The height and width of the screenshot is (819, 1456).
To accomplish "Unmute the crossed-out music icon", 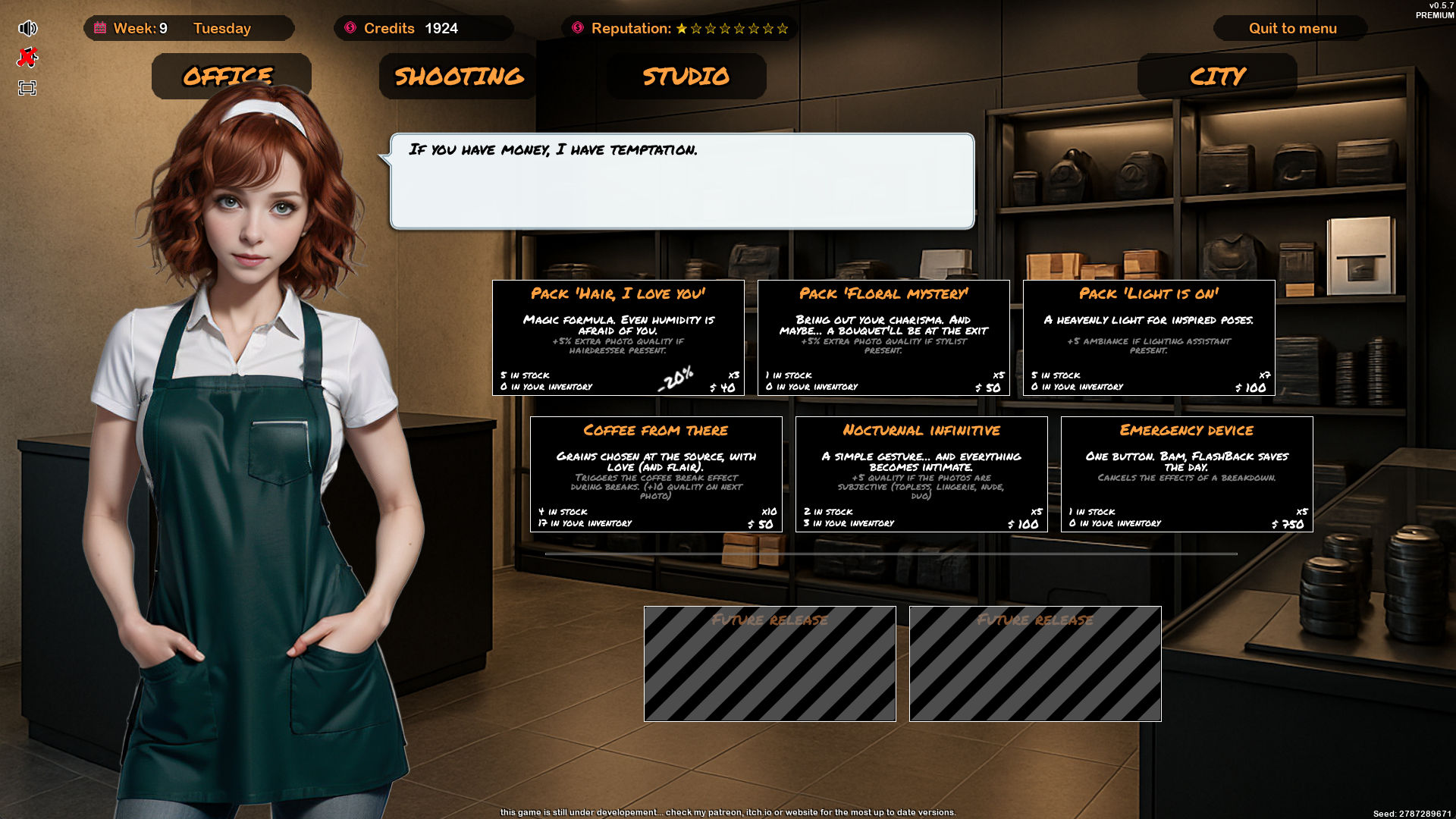I will coord(27,57).
